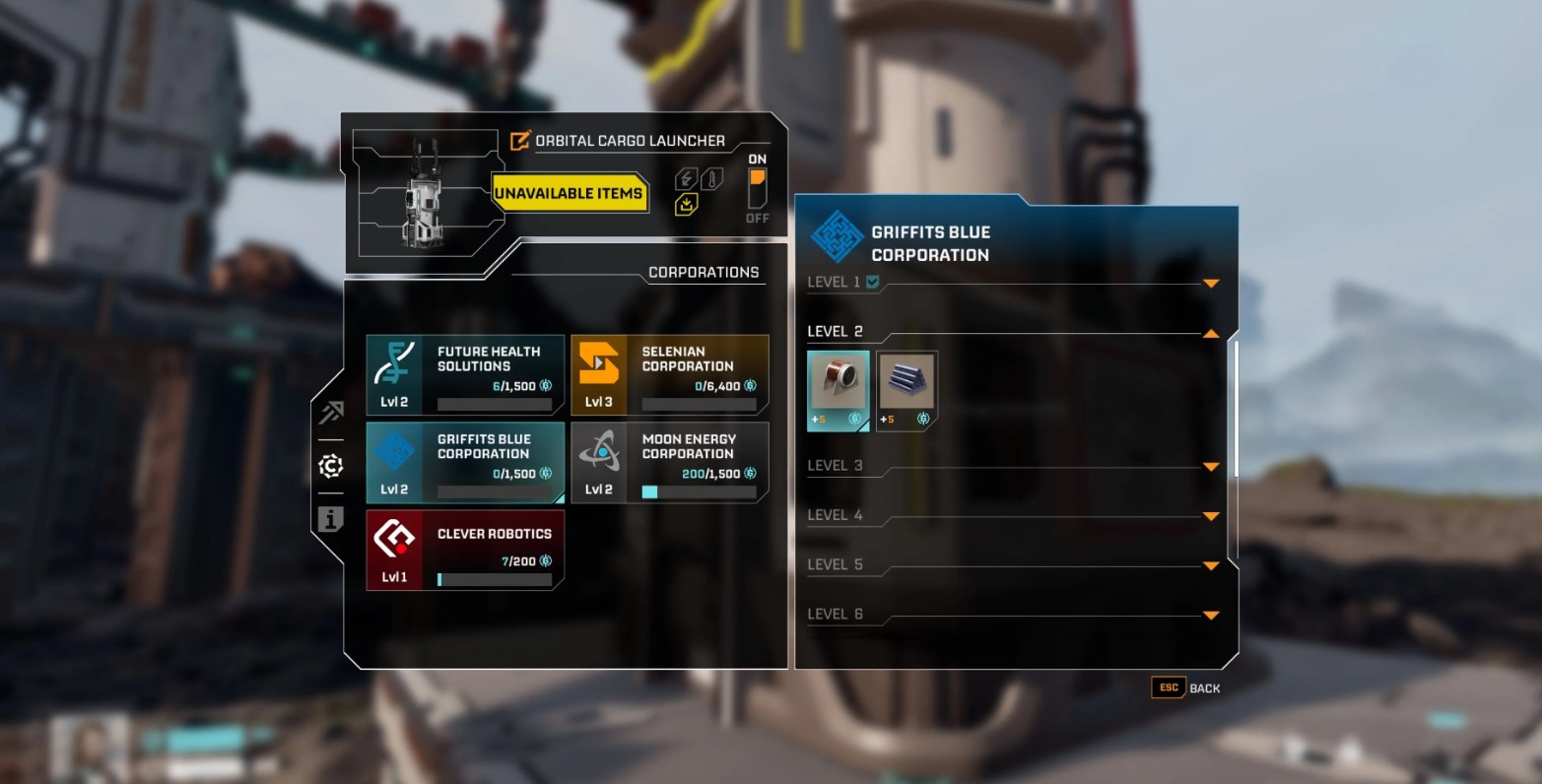
Task: Select the stacked blue metal rods item
Action: (x=906, y=390)
